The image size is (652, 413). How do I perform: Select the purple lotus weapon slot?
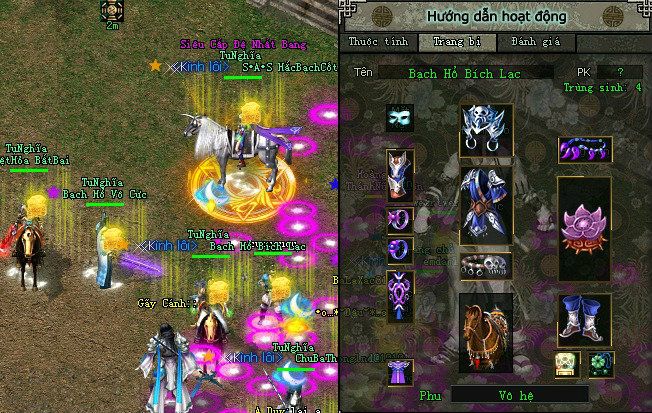point(584,226)
